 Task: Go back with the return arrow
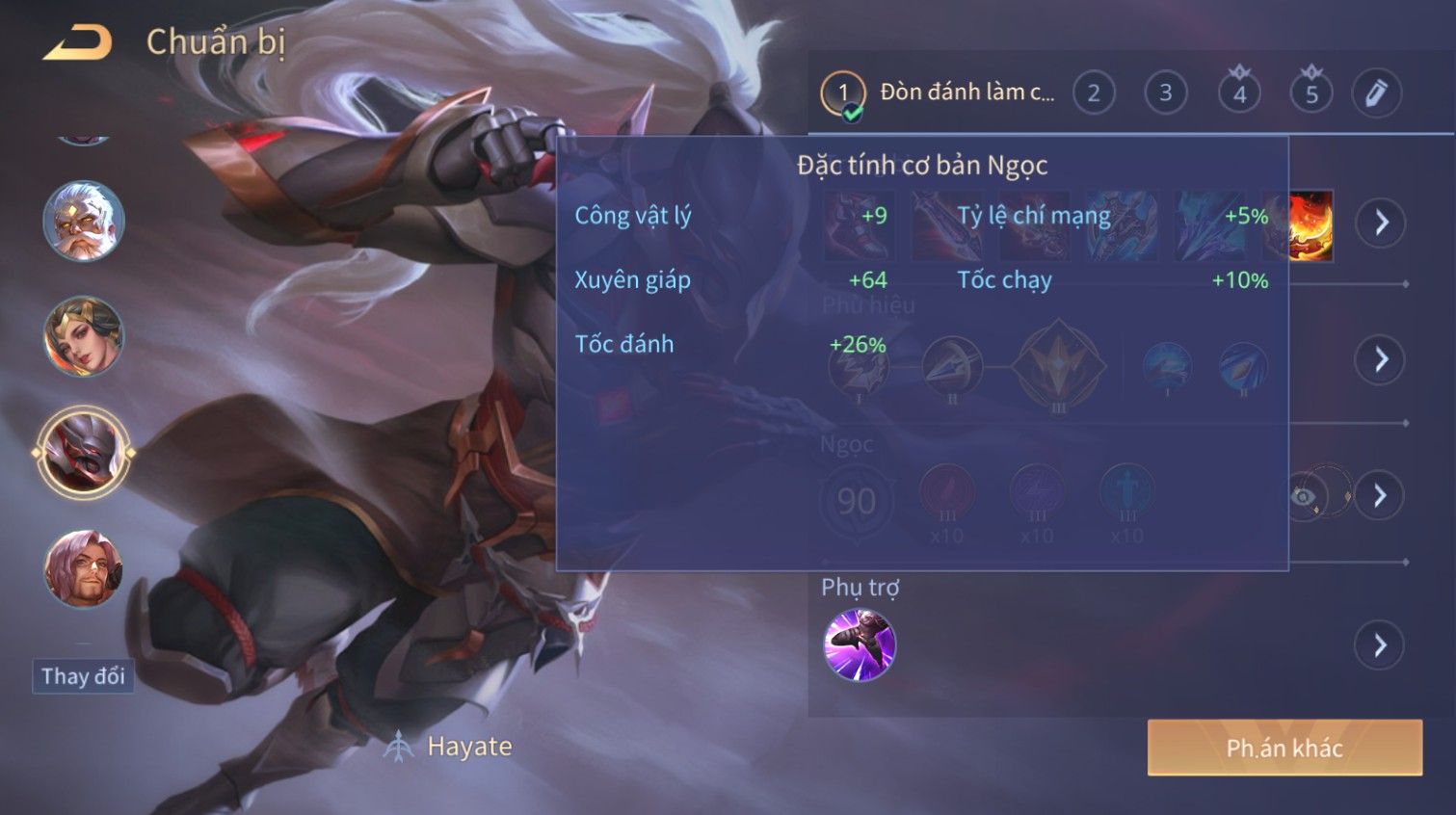click(x=79, y=42)
